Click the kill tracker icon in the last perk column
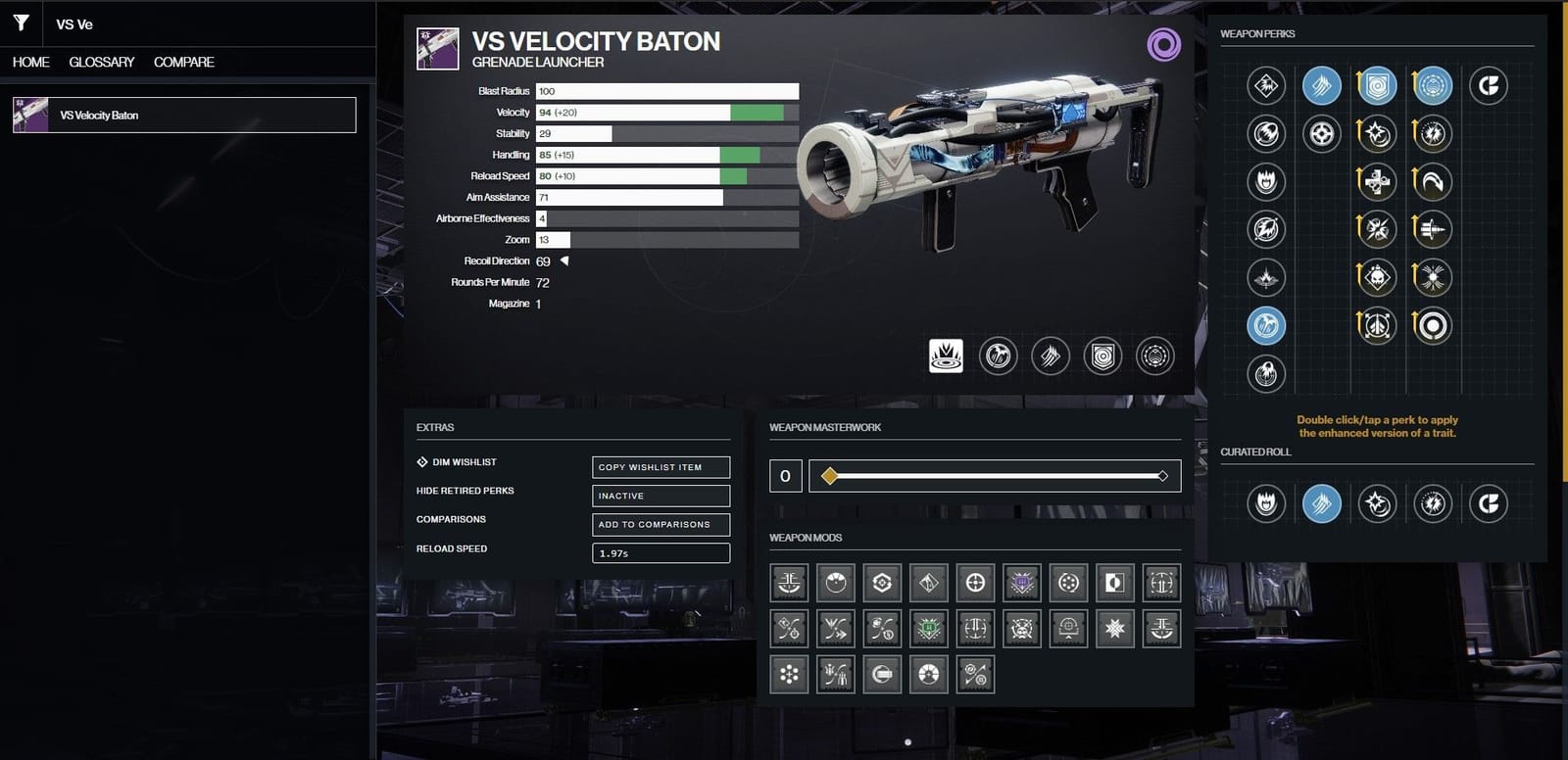 coord(1490,85)
